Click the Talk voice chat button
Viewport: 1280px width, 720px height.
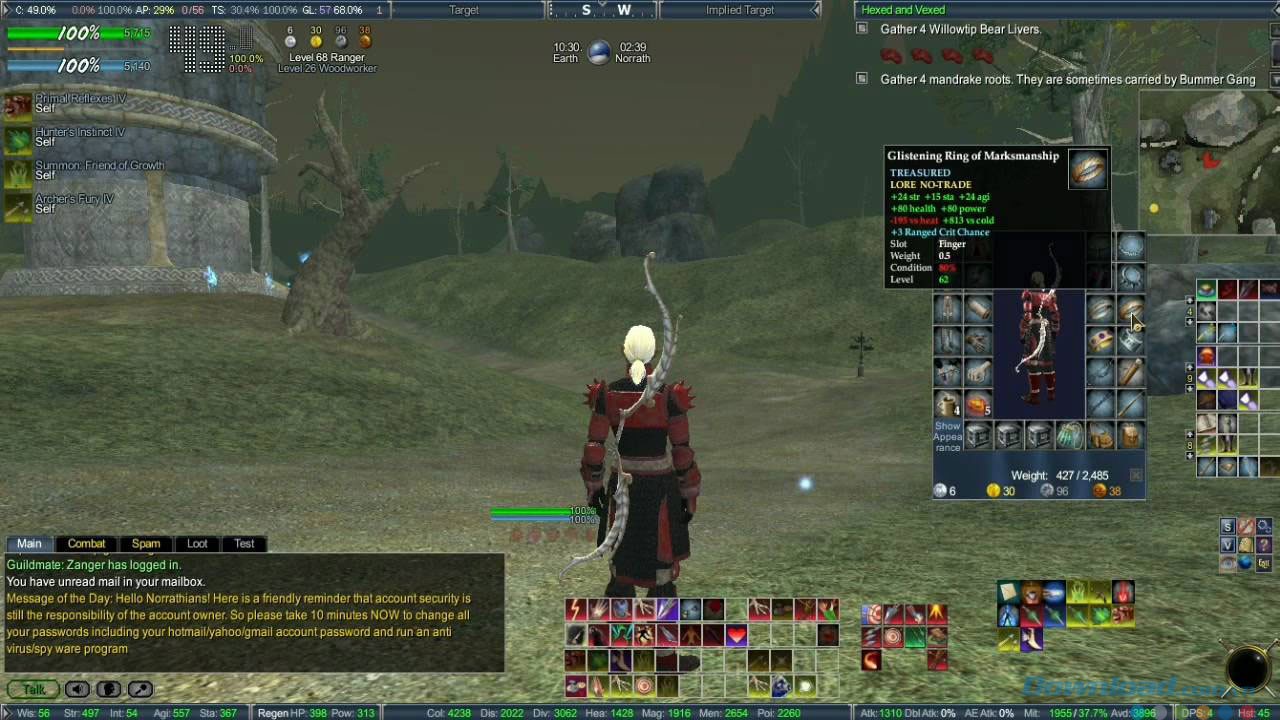tap(33, 689)
